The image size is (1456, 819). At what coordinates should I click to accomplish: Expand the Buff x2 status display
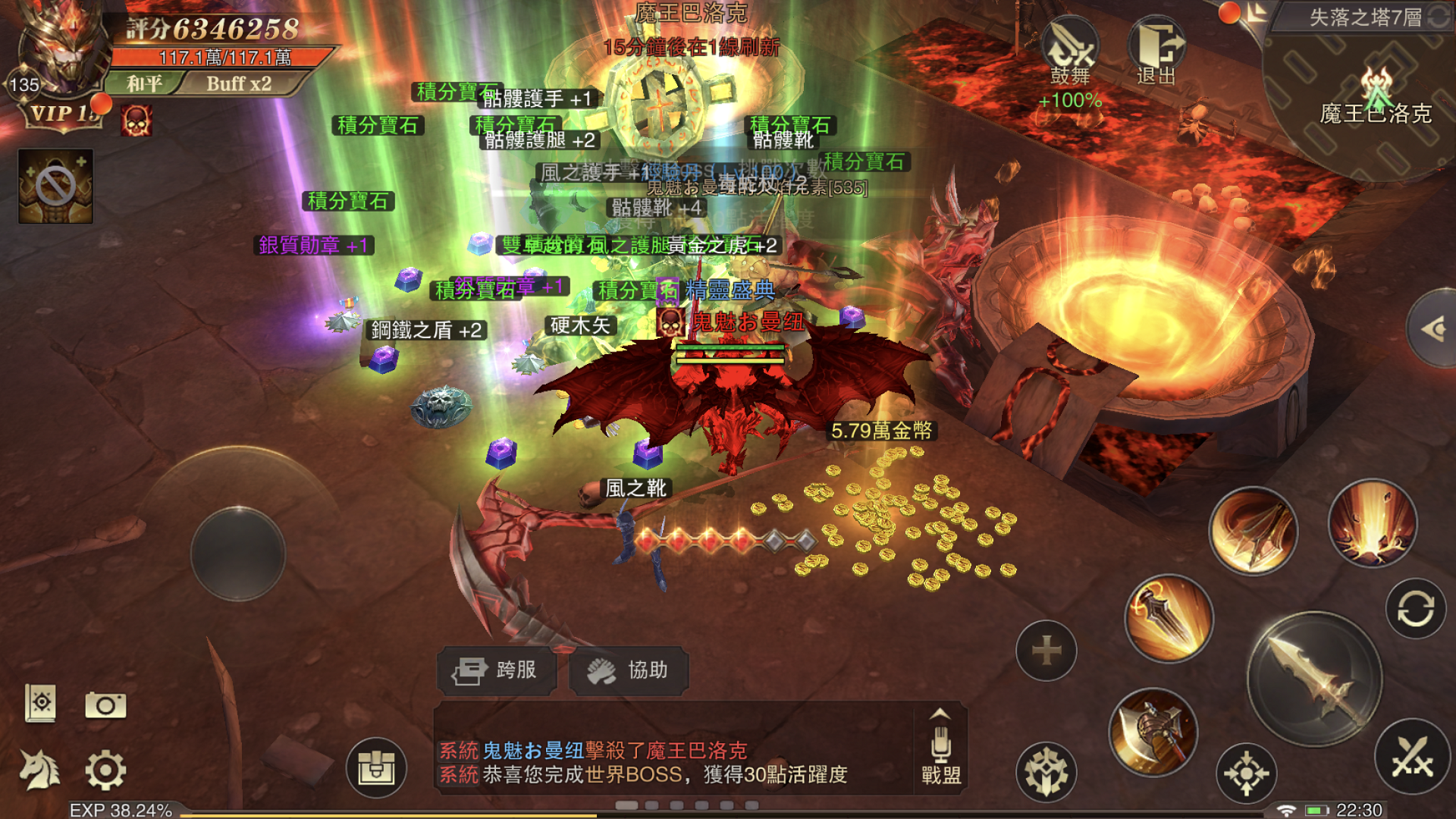pos(240,84)
